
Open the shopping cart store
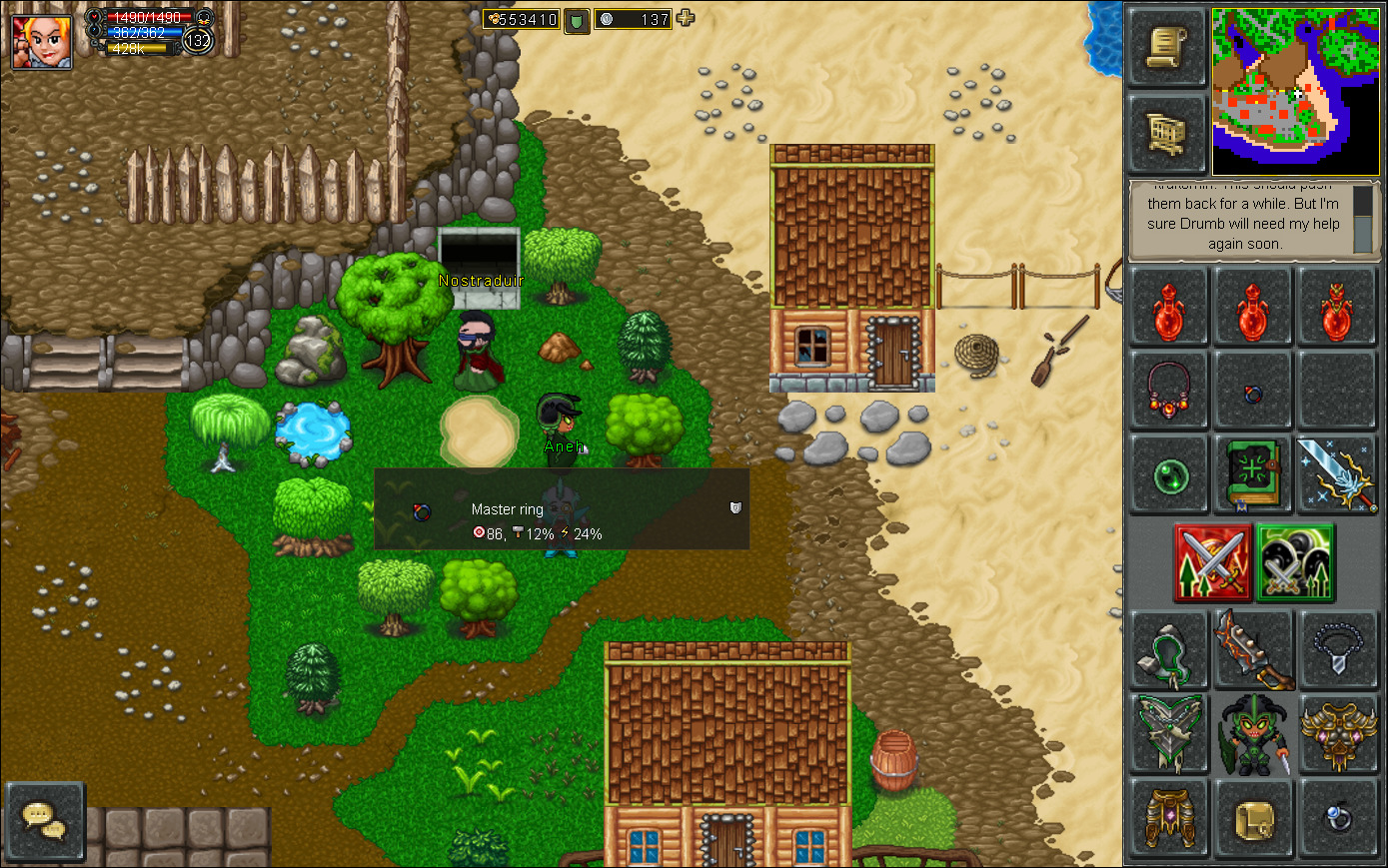click(x=1167, y=133)
